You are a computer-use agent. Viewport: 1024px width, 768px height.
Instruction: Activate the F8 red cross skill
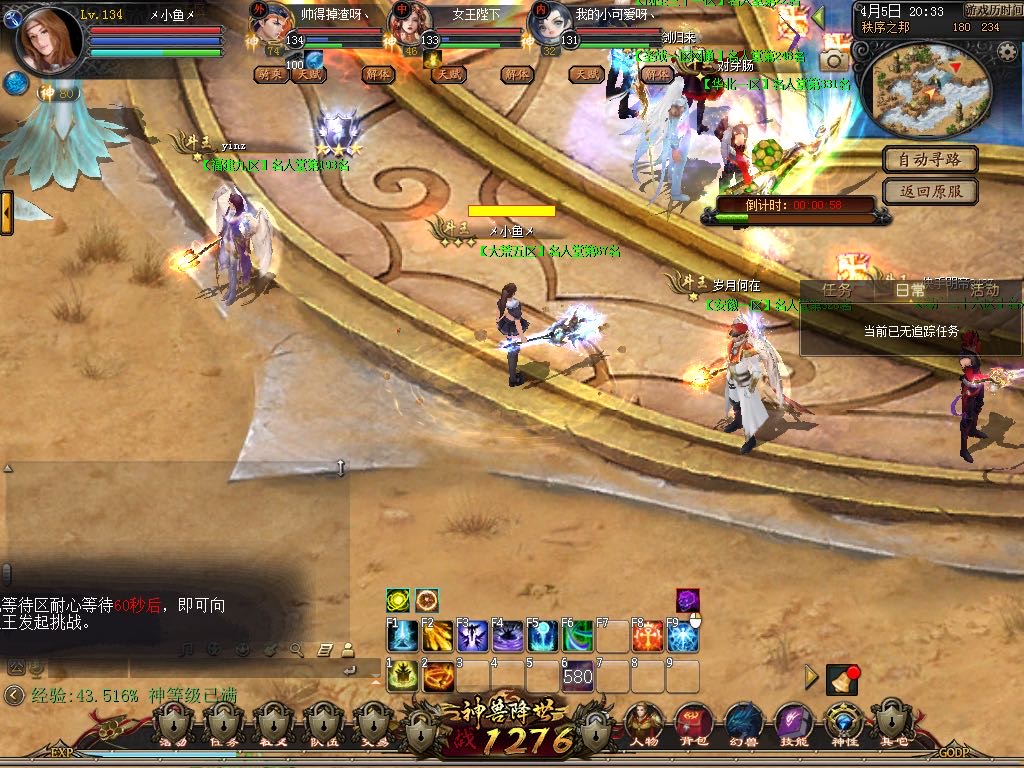647,637
